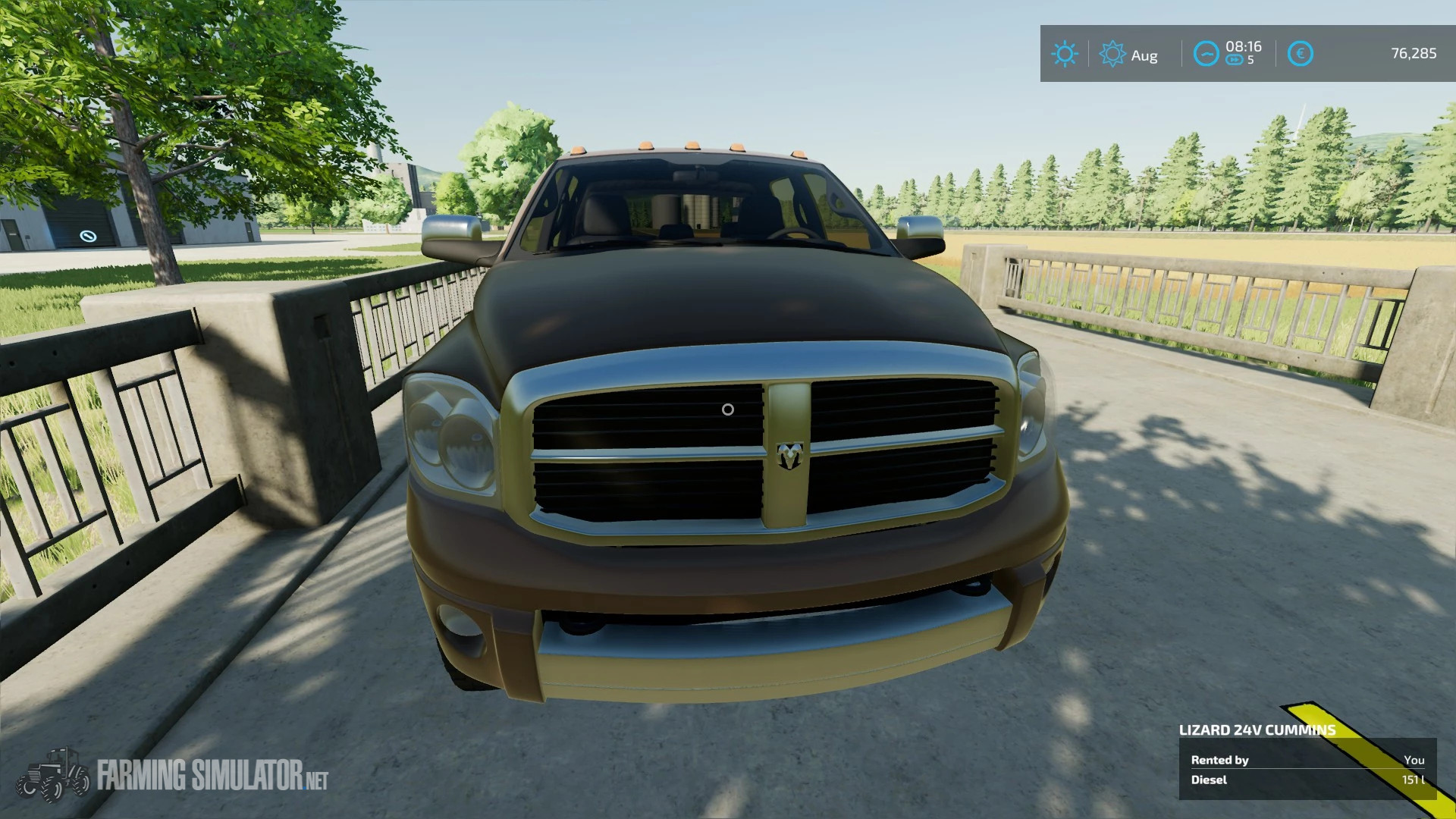Click the blue clock dial icon

coord(1206,54)
